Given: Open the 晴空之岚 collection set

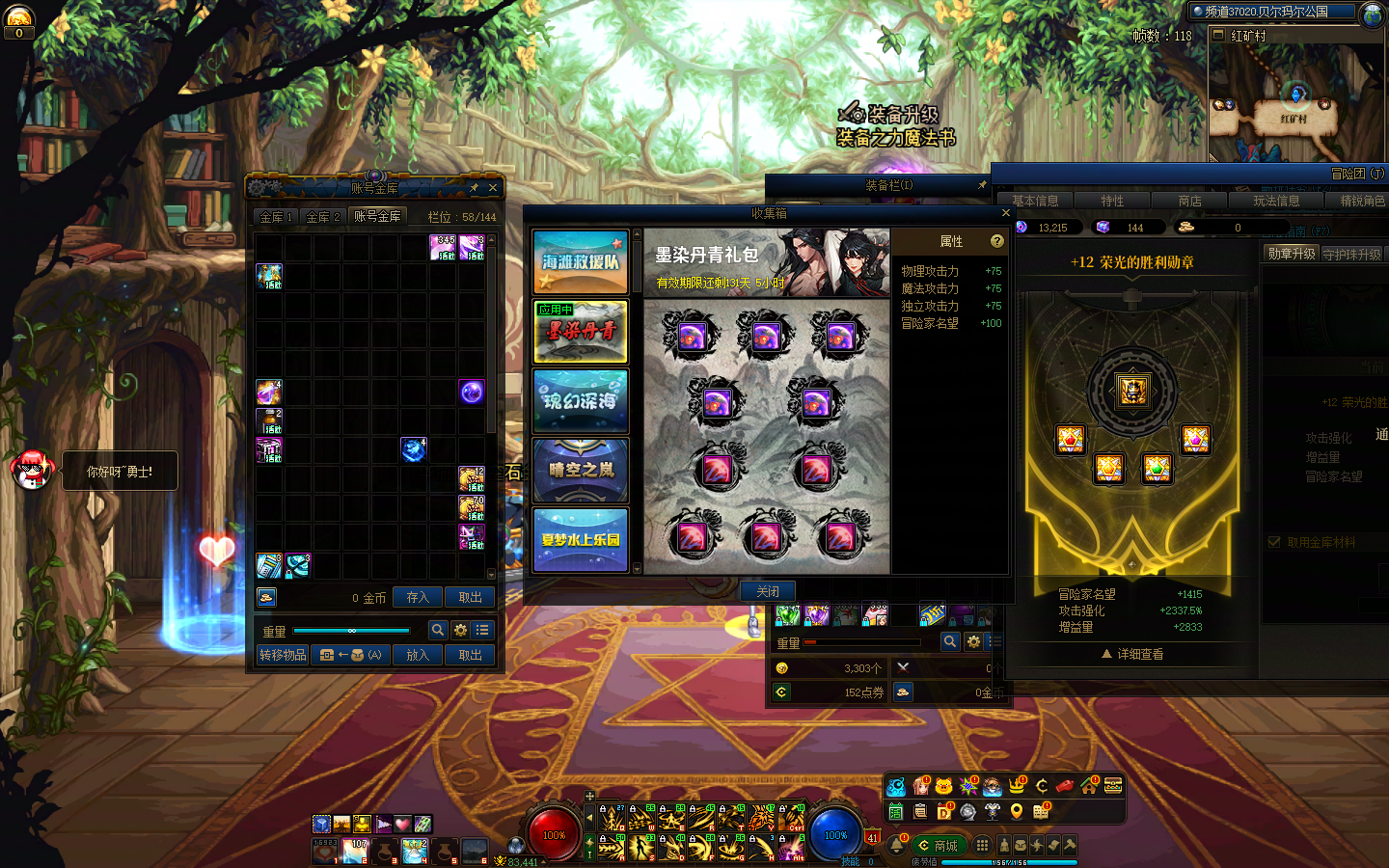Looking at the screenshot, I should [x=581, y=471].
